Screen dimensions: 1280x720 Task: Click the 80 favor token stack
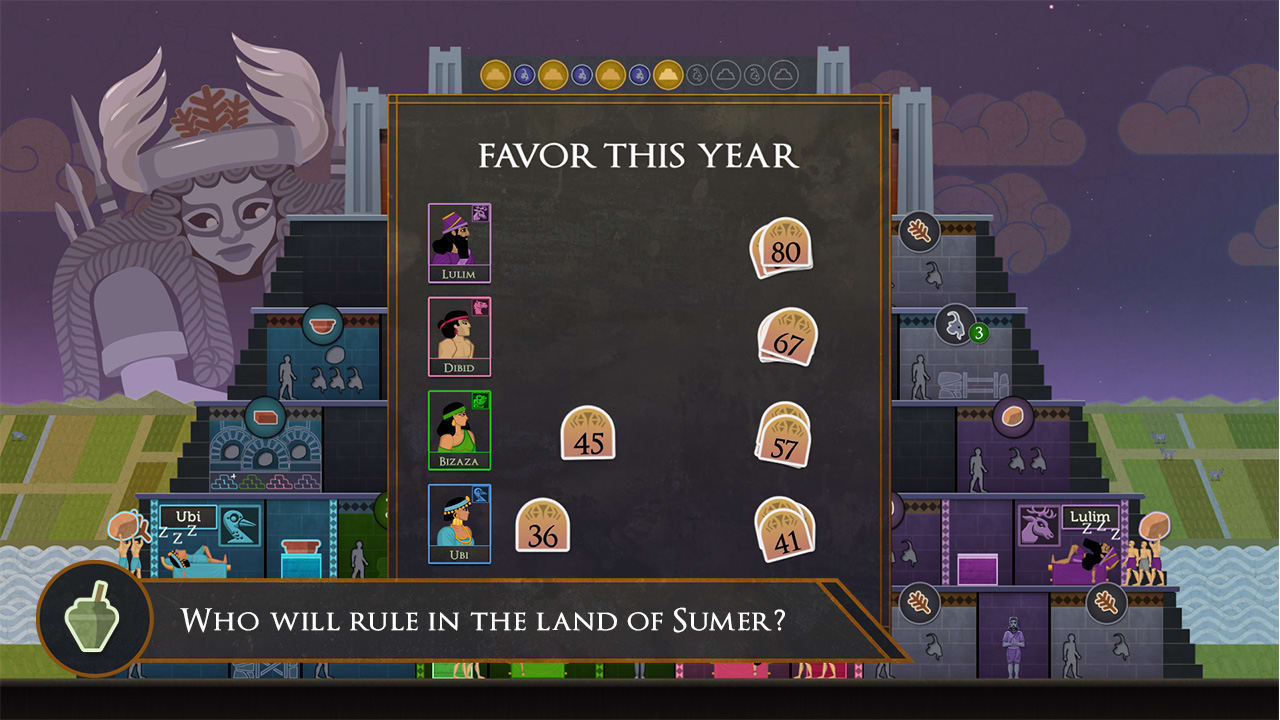pyautogui.click(x=783, y=244)
